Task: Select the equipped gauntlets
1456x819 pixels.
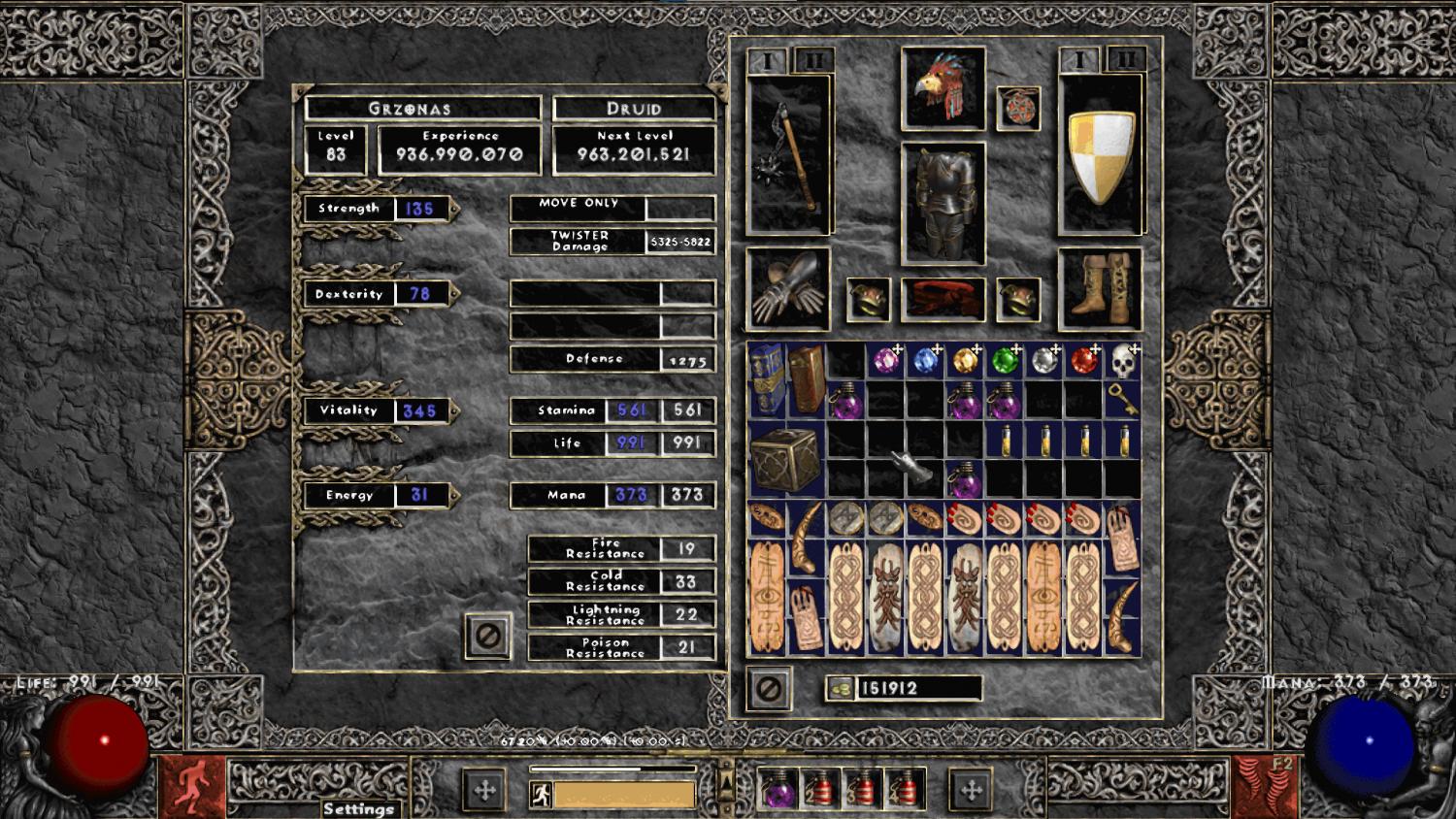Action: tap(788, 289)
